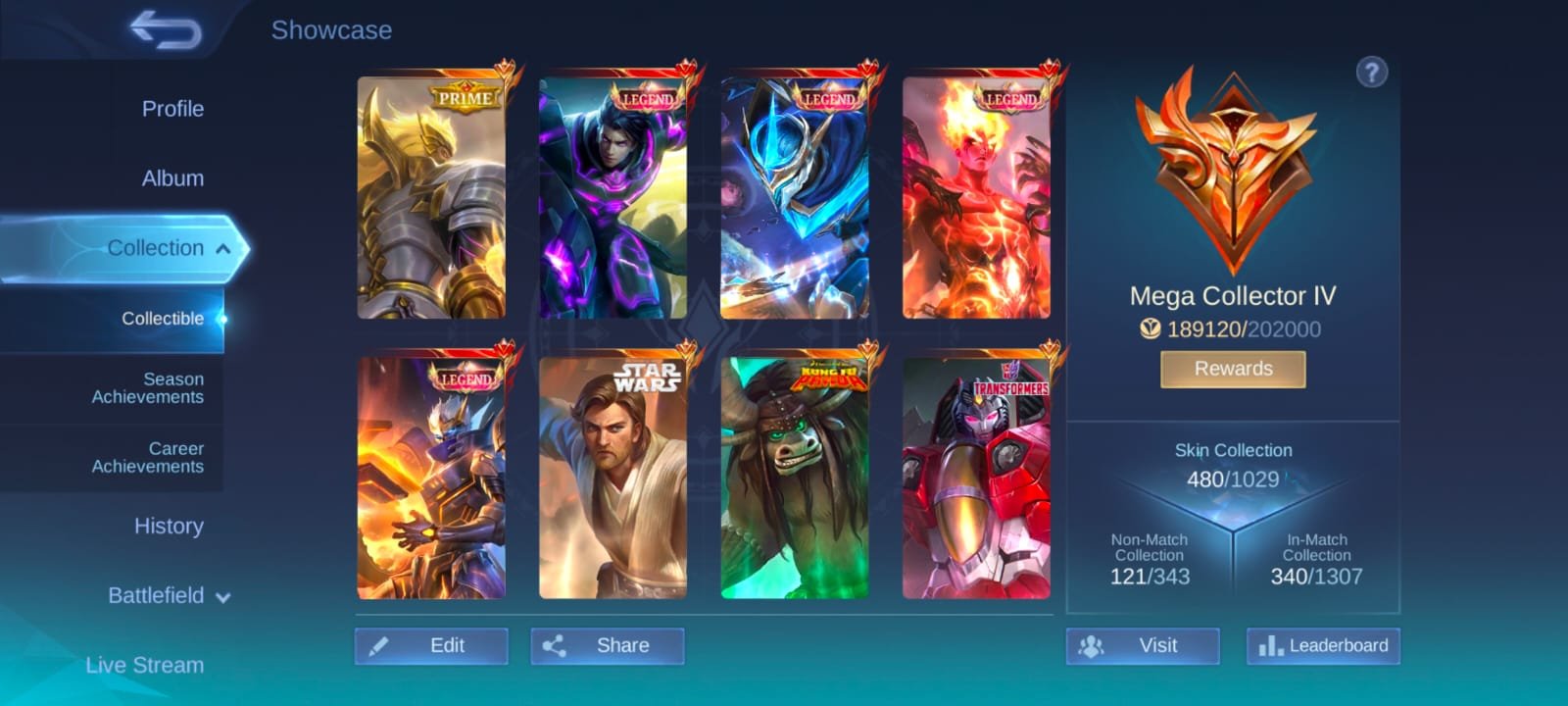The image size is (1568, 706).
Task: Open the History section
Action: point(169,527)
